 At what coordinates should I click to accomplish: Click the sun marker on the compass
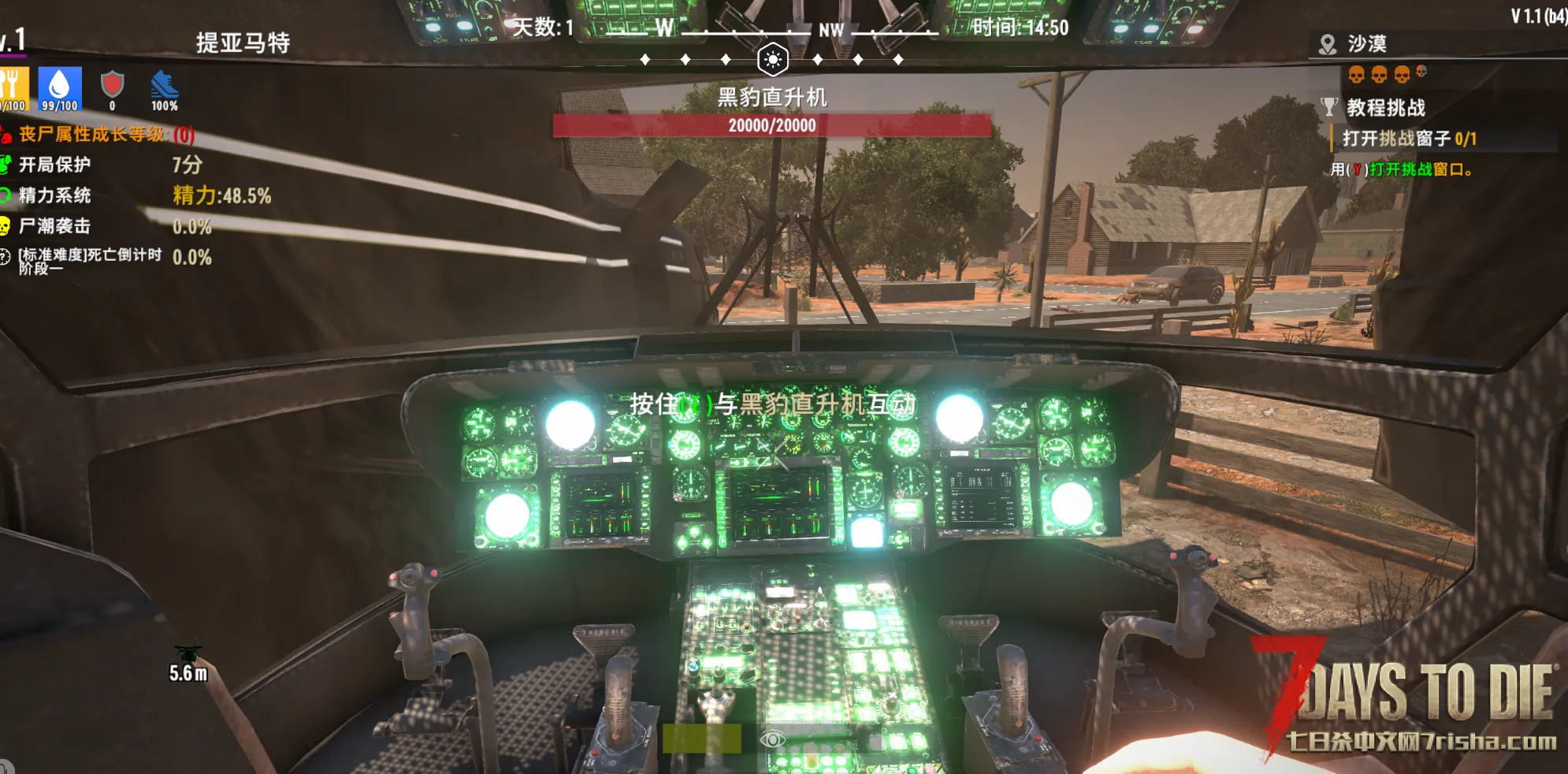(772, 59)
